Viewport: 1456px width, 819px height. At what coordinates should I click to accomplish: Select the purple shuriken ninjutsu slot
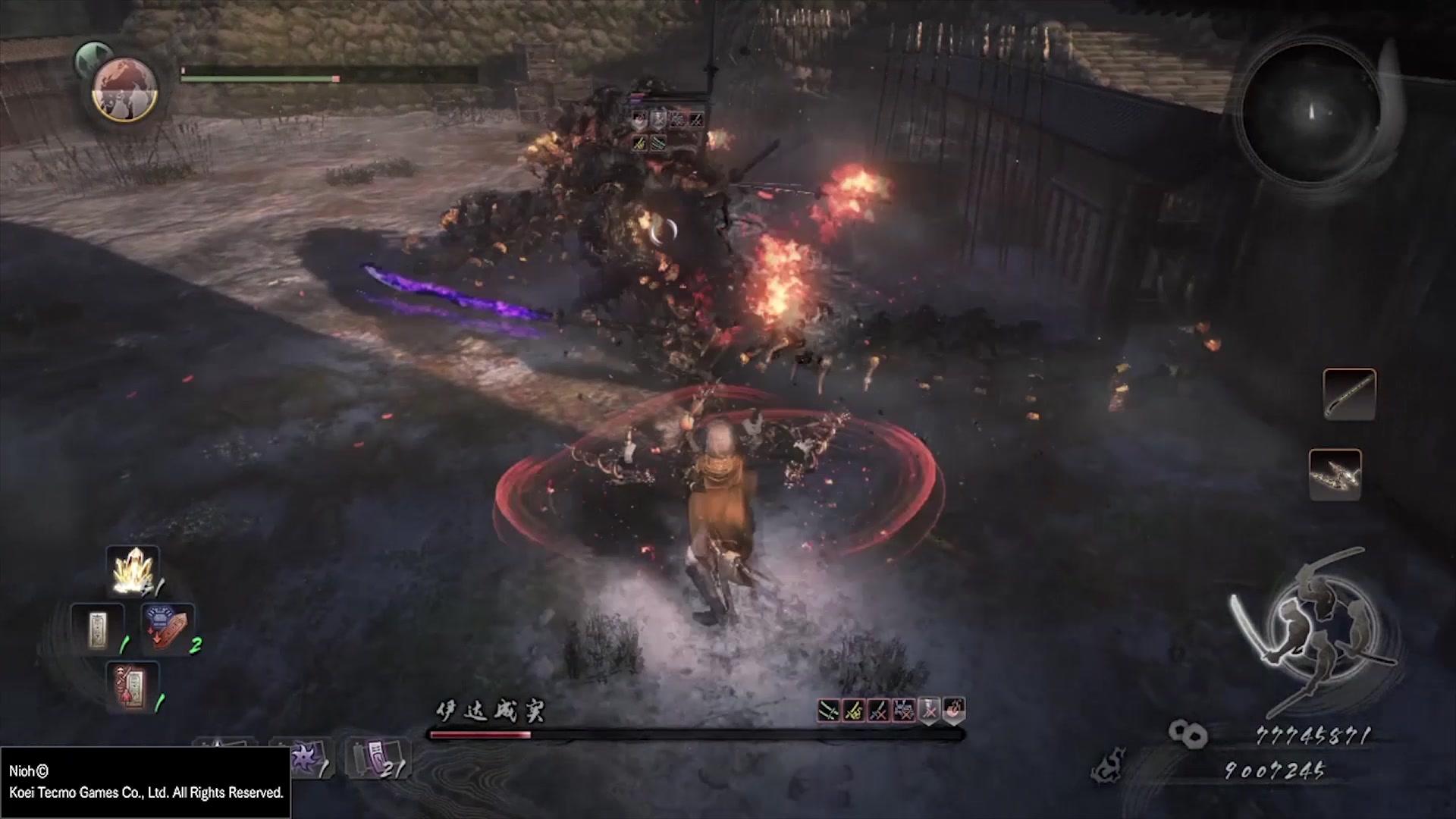303,758
